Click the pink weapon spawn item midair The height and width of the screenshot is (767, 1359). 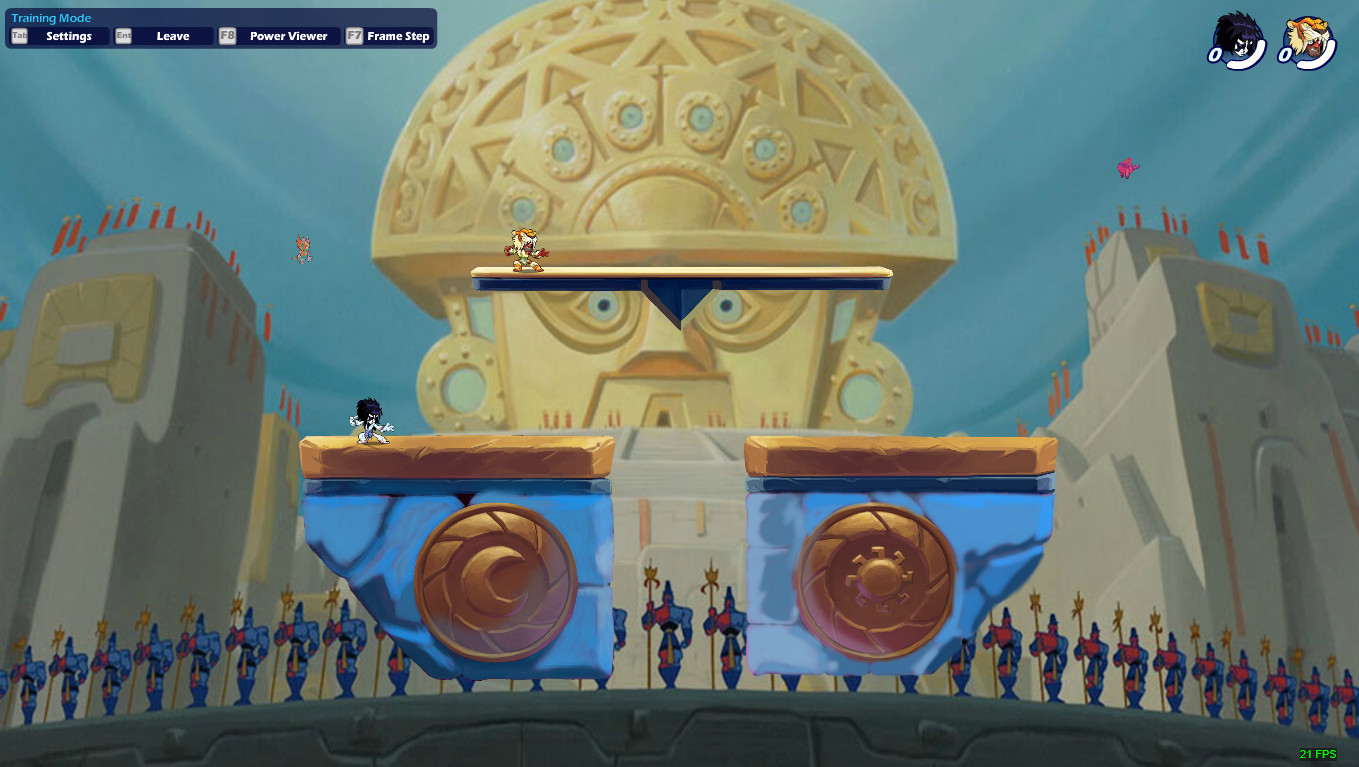coord(1128,166)
